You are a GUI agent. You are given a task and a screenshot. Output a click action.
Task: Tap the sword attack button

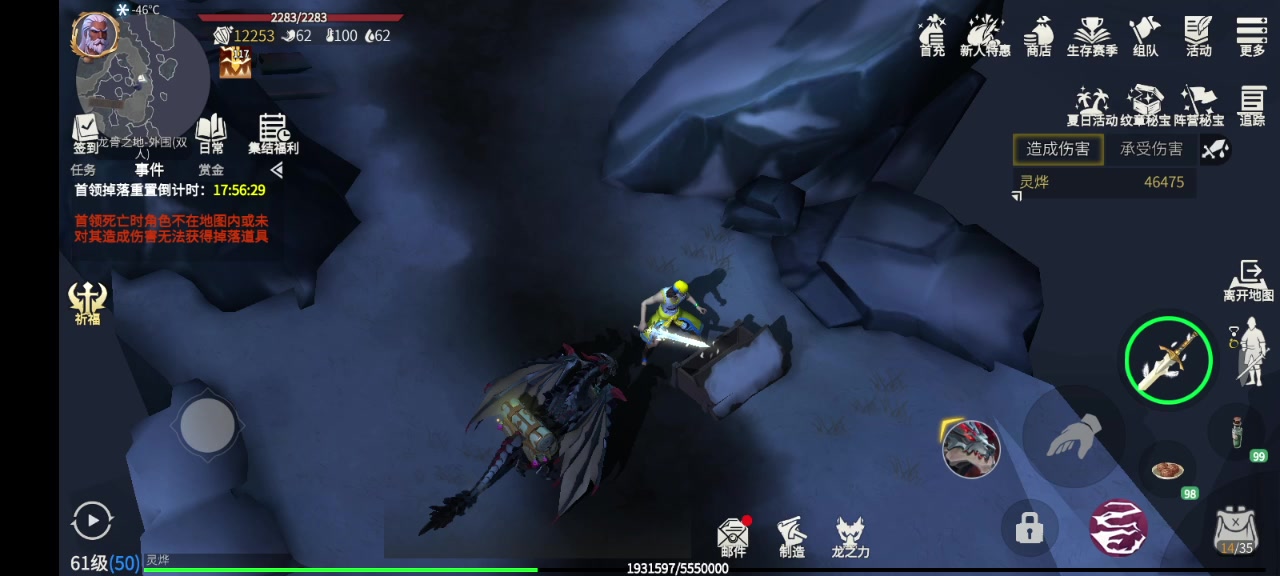[1168, 360]
